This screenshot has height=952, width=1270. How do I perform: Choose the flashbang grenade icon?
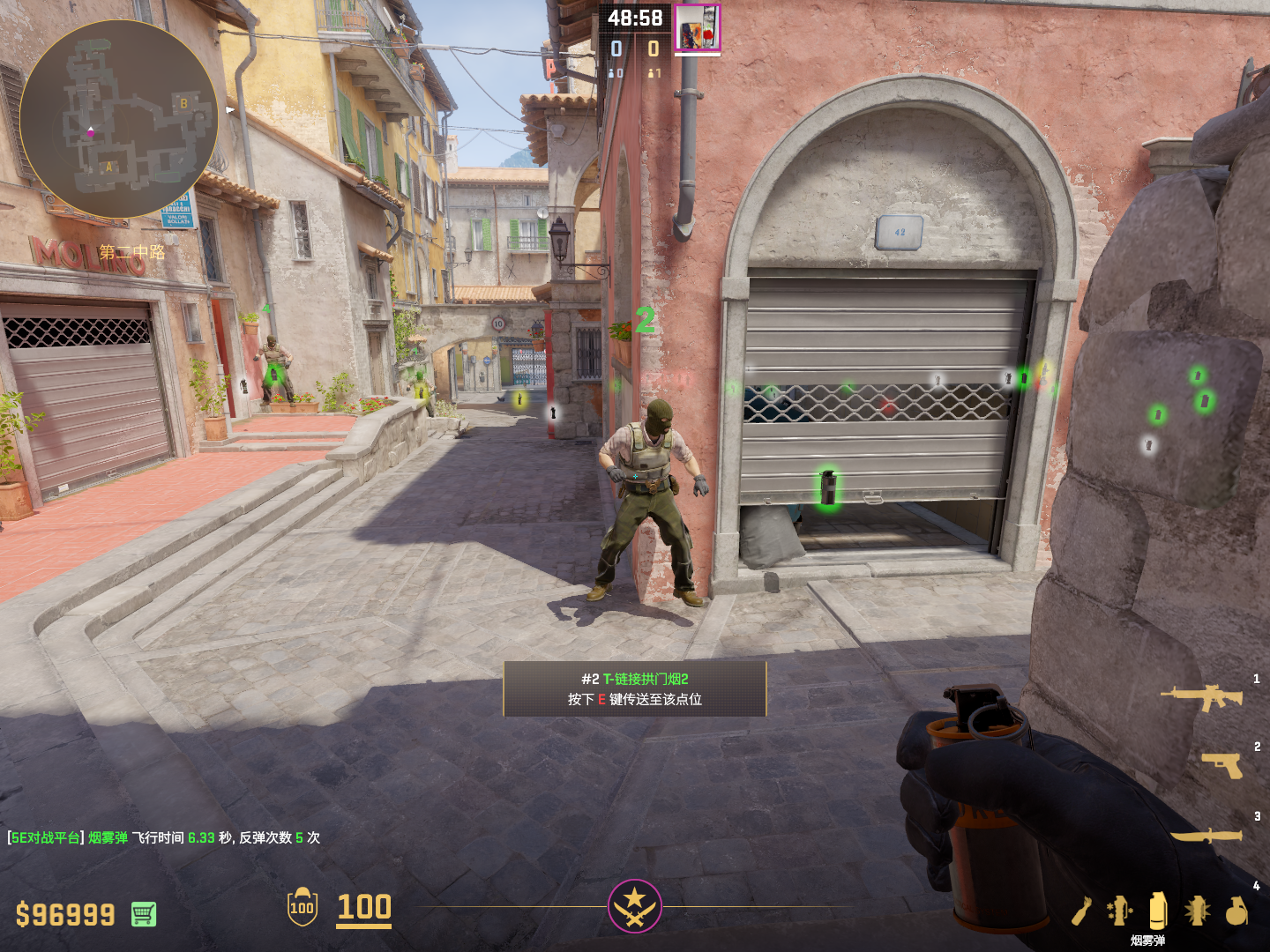1197,911
